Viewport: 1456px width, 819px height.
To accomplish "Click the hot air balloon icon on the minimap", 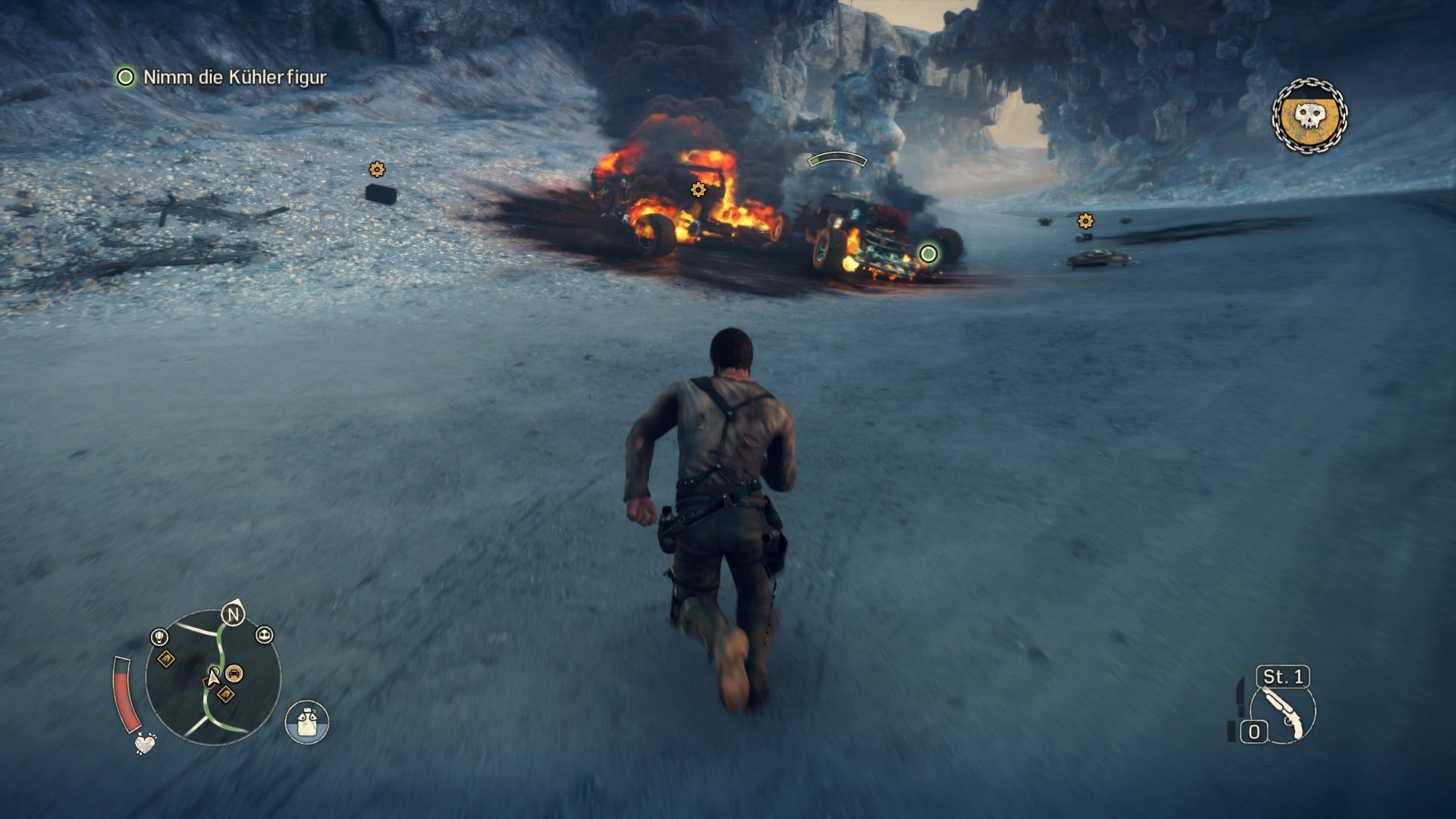I will 158,636.
